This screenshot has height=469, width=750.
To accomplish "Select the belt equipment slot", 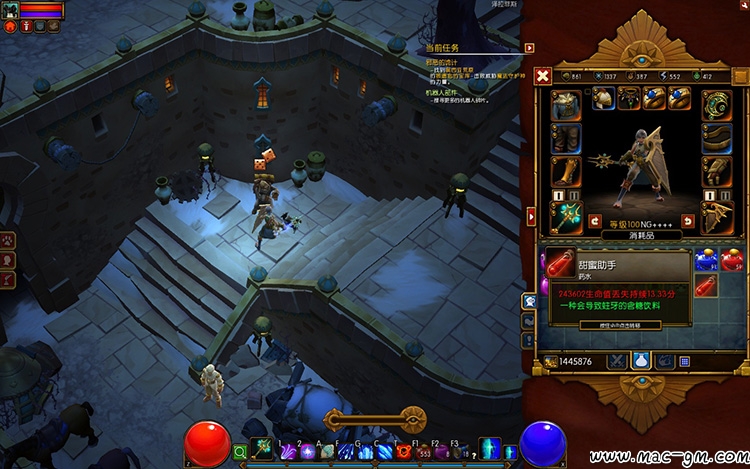I will pyautogui.click(x=715, y=137).
